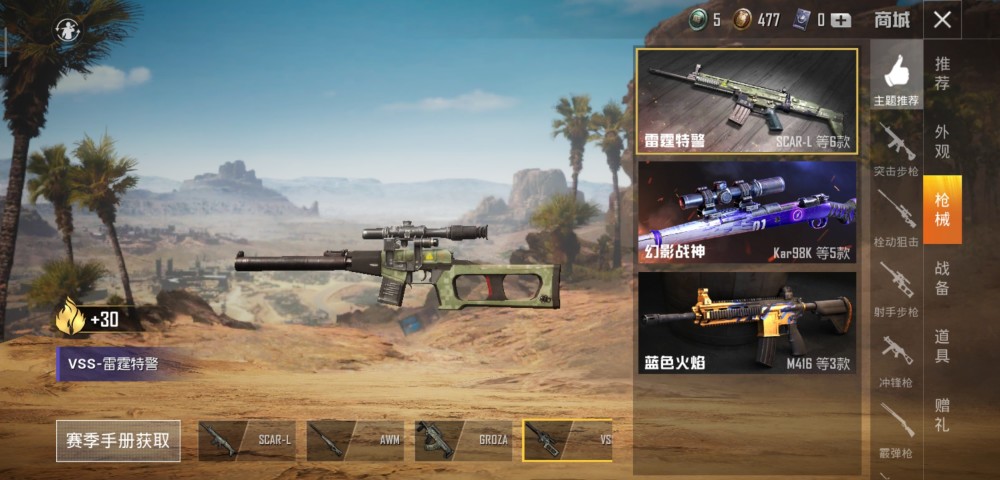Choose the 主题推荐 thumbs-up category
1000x480 pixels.
896,78
